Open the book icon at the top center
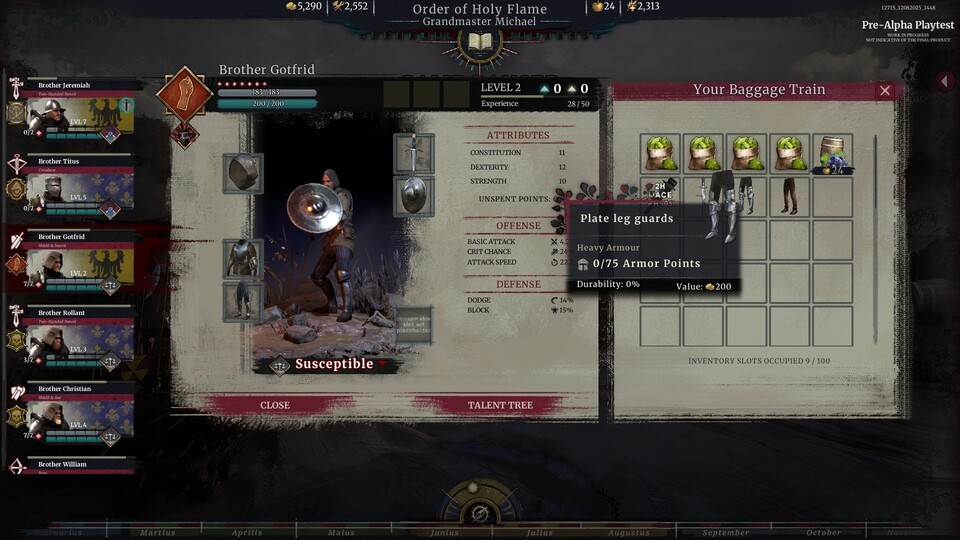 (479, 43)
